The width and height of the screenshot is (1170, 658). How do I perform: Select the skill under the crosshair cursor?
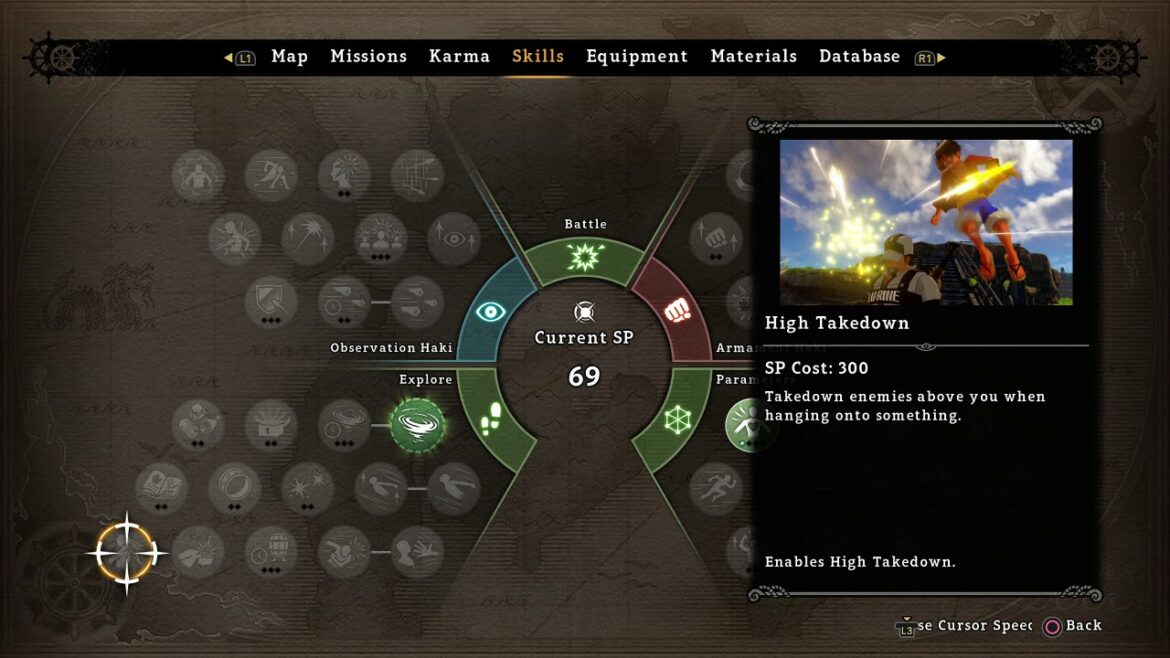pyautogui.click(x=126, y=552)
